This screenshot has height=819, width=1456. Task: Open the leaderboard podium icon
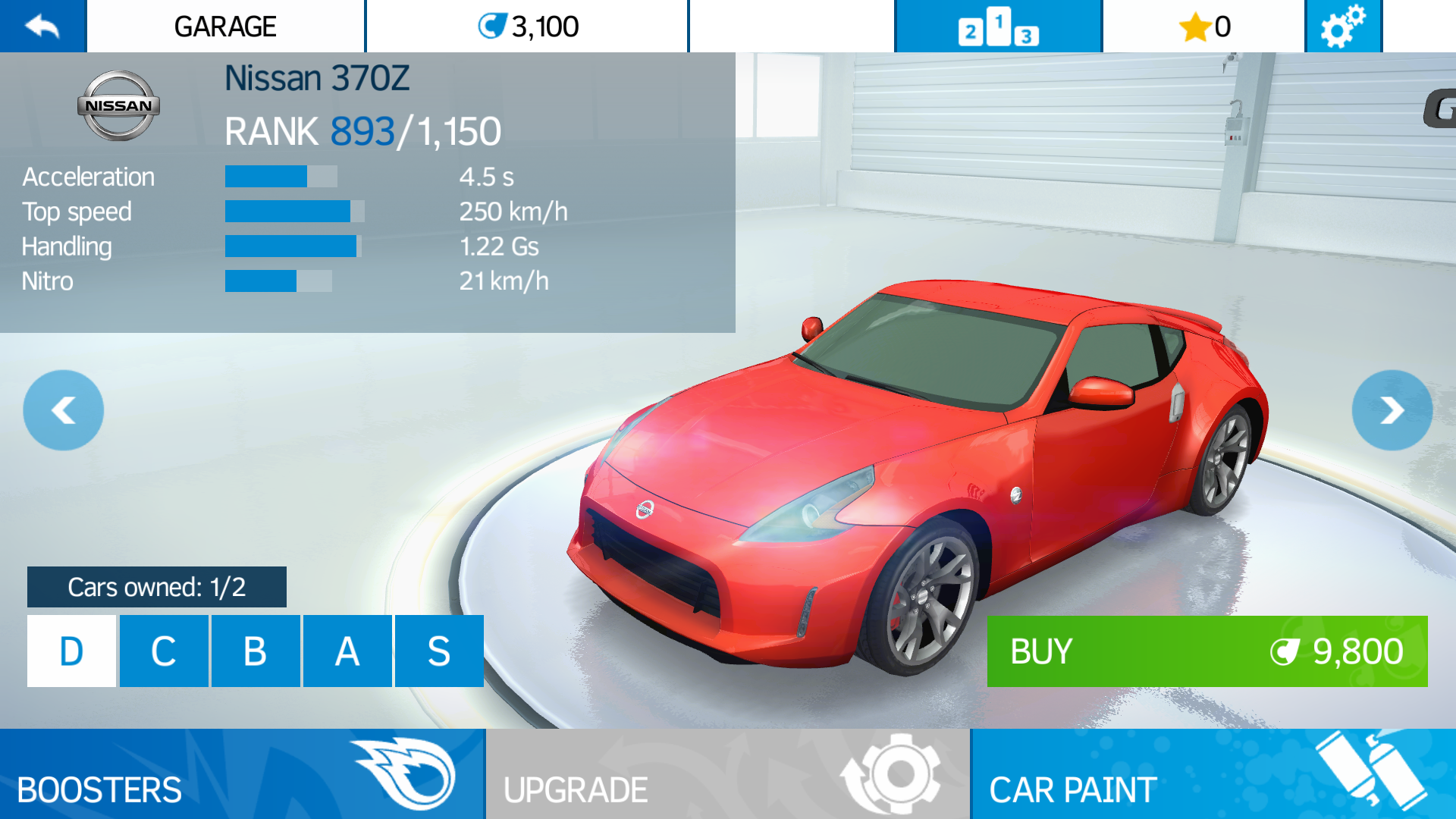tap(998, 27)
